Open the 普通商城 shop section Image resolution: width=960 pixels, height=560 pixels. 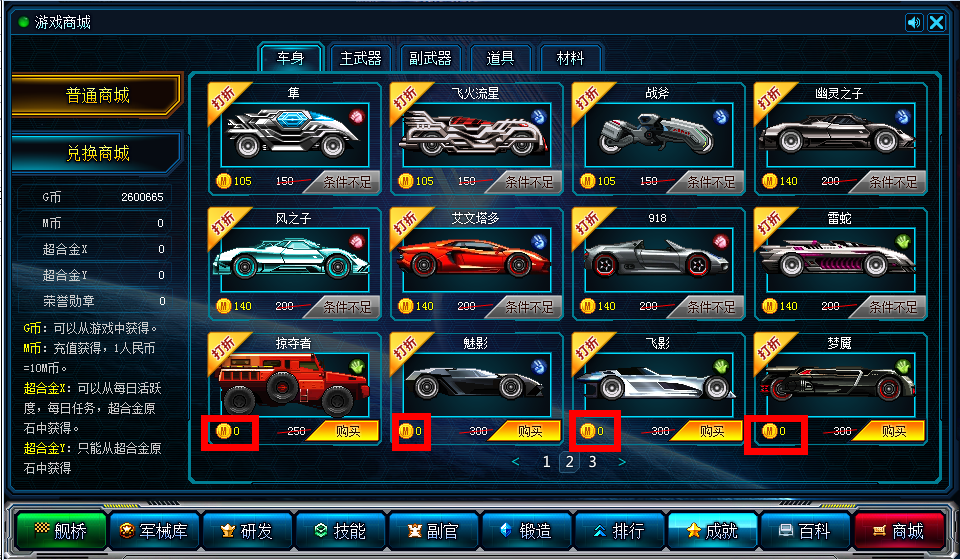pyautogui.click(x=98, y=96)
